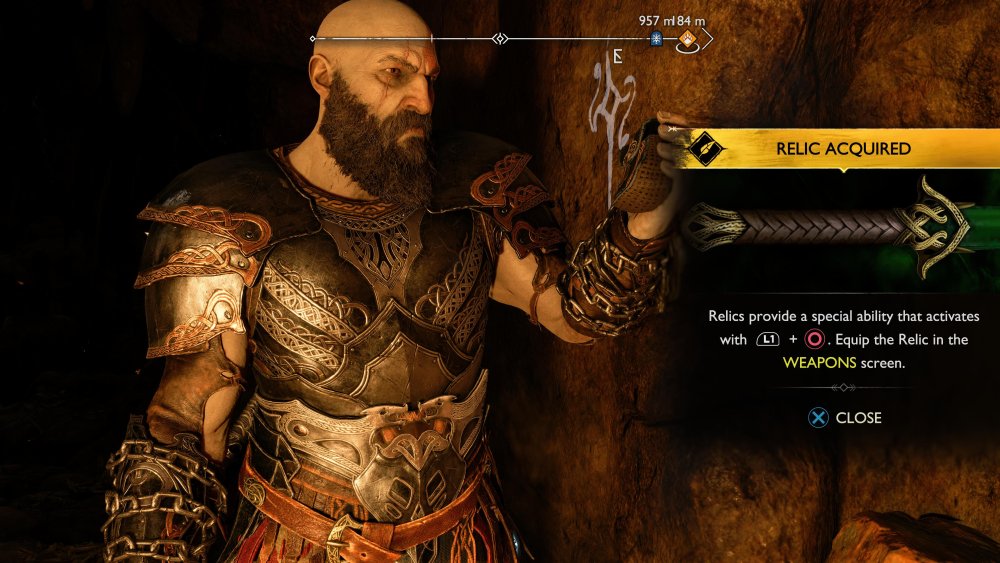Select the relic hilt image
Screen dimensions: 1000x563
point(829,226)
